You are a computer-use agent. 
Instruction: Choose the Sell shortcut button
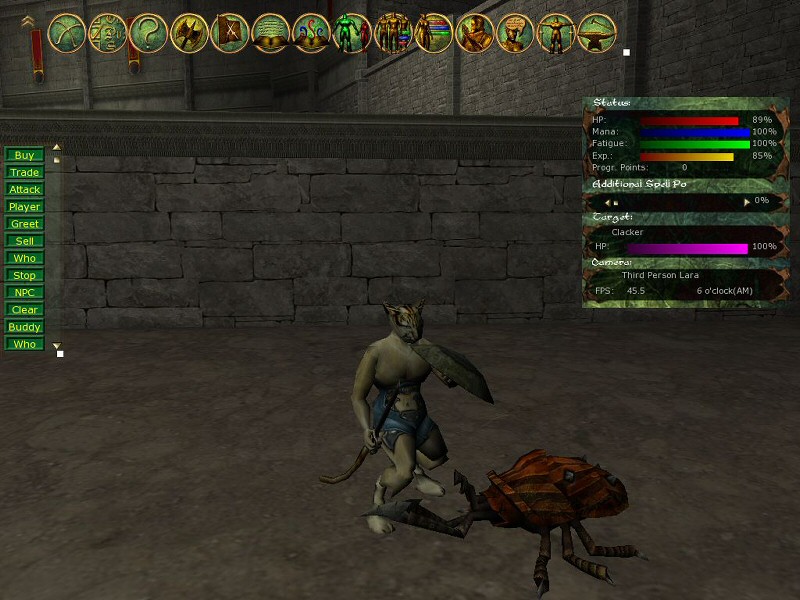24,241
